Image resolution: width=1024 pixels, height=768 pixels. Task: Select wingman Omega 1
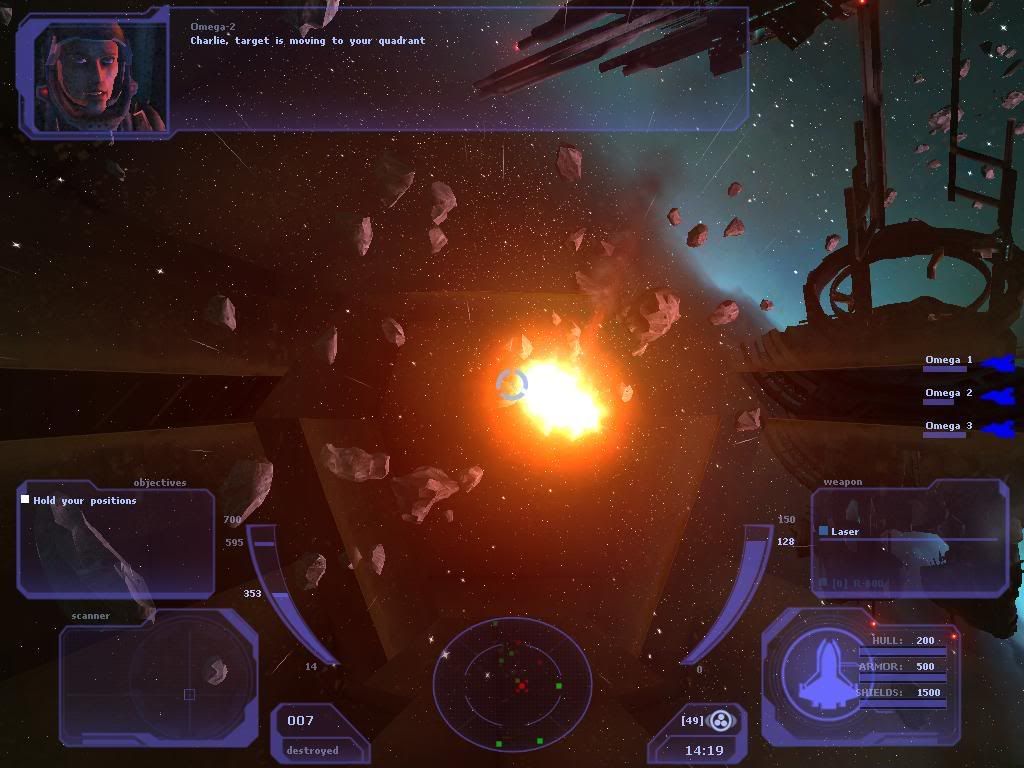click(x=948, y=361)
